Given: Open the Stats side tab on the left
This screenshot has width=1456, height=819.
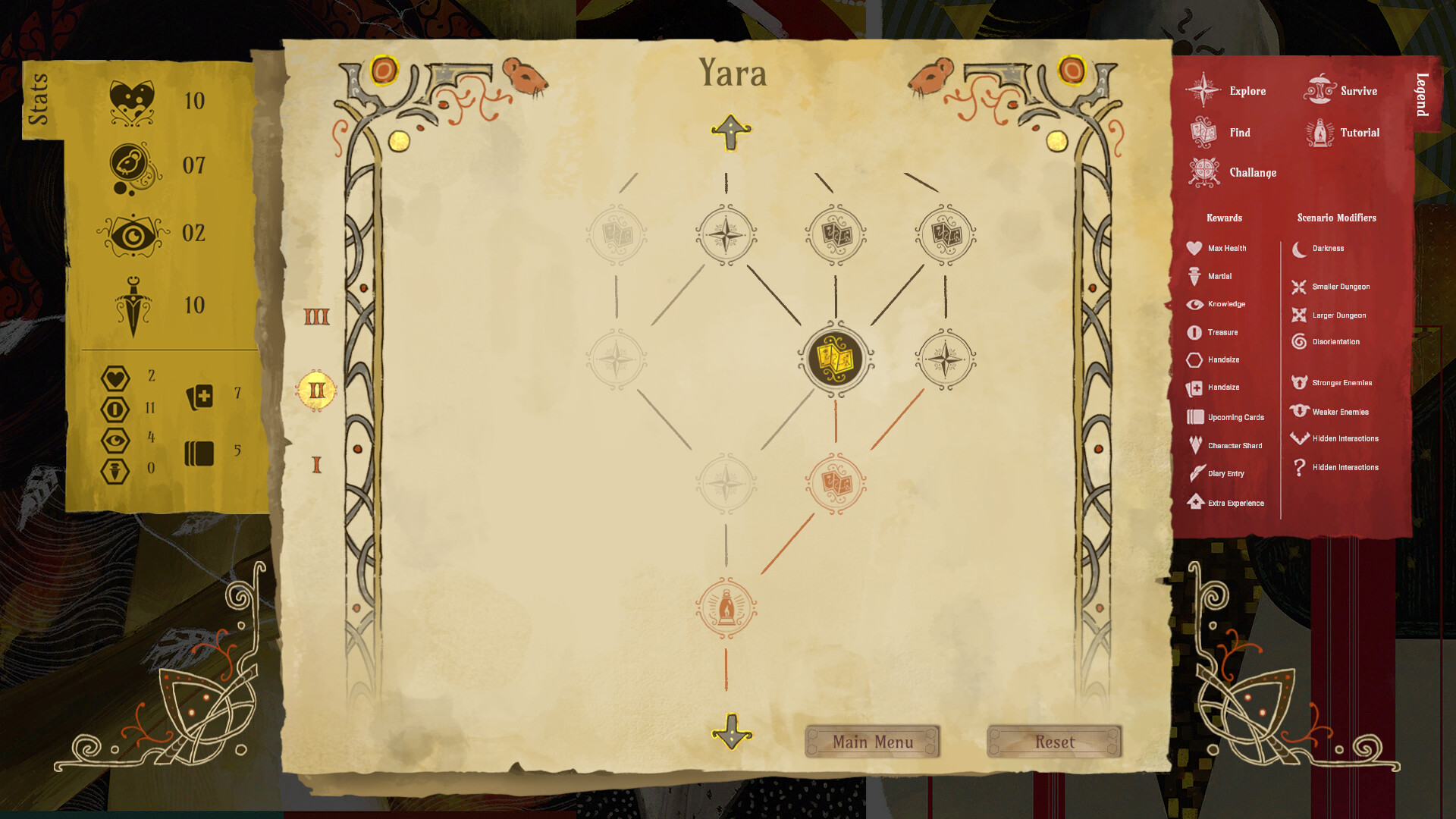Looking at the screenshot, I should click(x=39, y=99).
